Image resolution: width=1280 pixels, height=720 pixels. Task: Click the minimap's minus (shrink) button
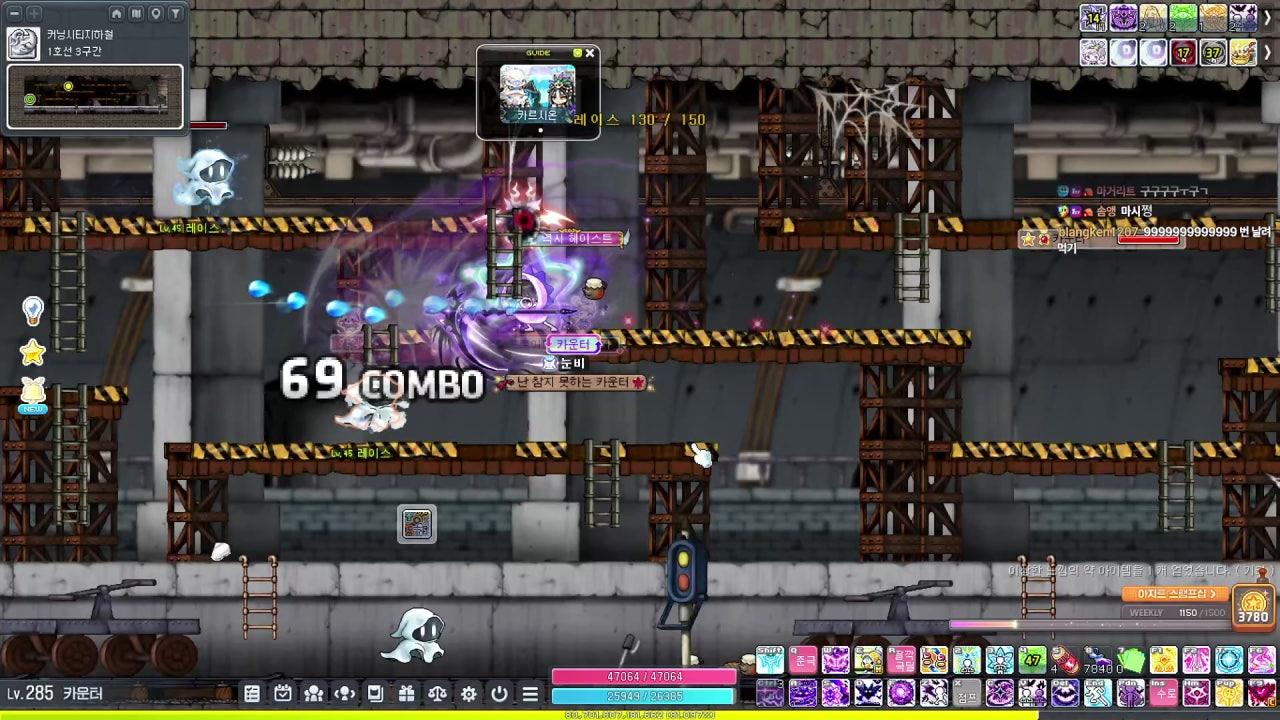pyautogui.click(x=15, y=13)
